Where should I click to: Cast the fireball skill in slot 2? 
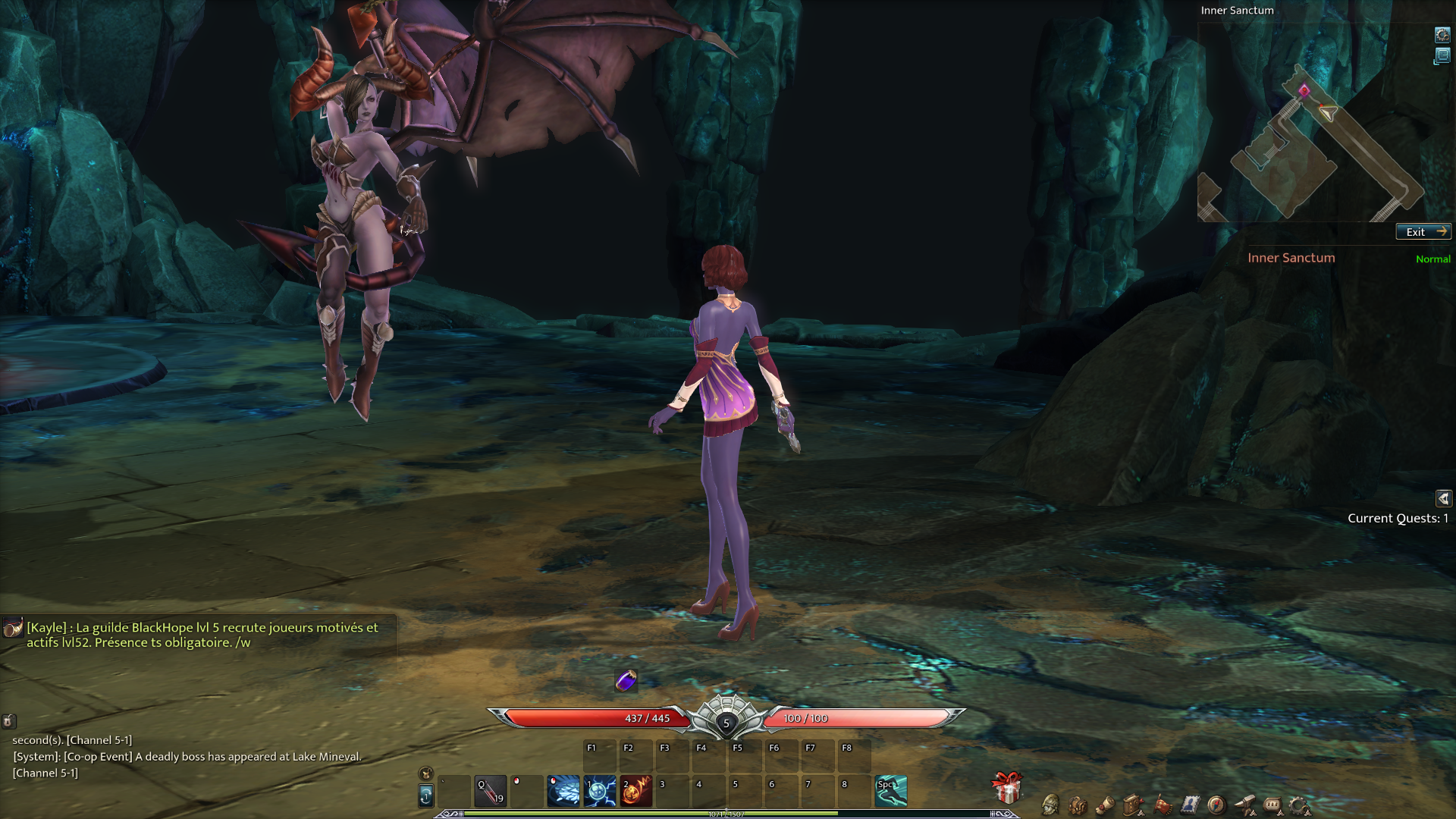coord(635,791)
